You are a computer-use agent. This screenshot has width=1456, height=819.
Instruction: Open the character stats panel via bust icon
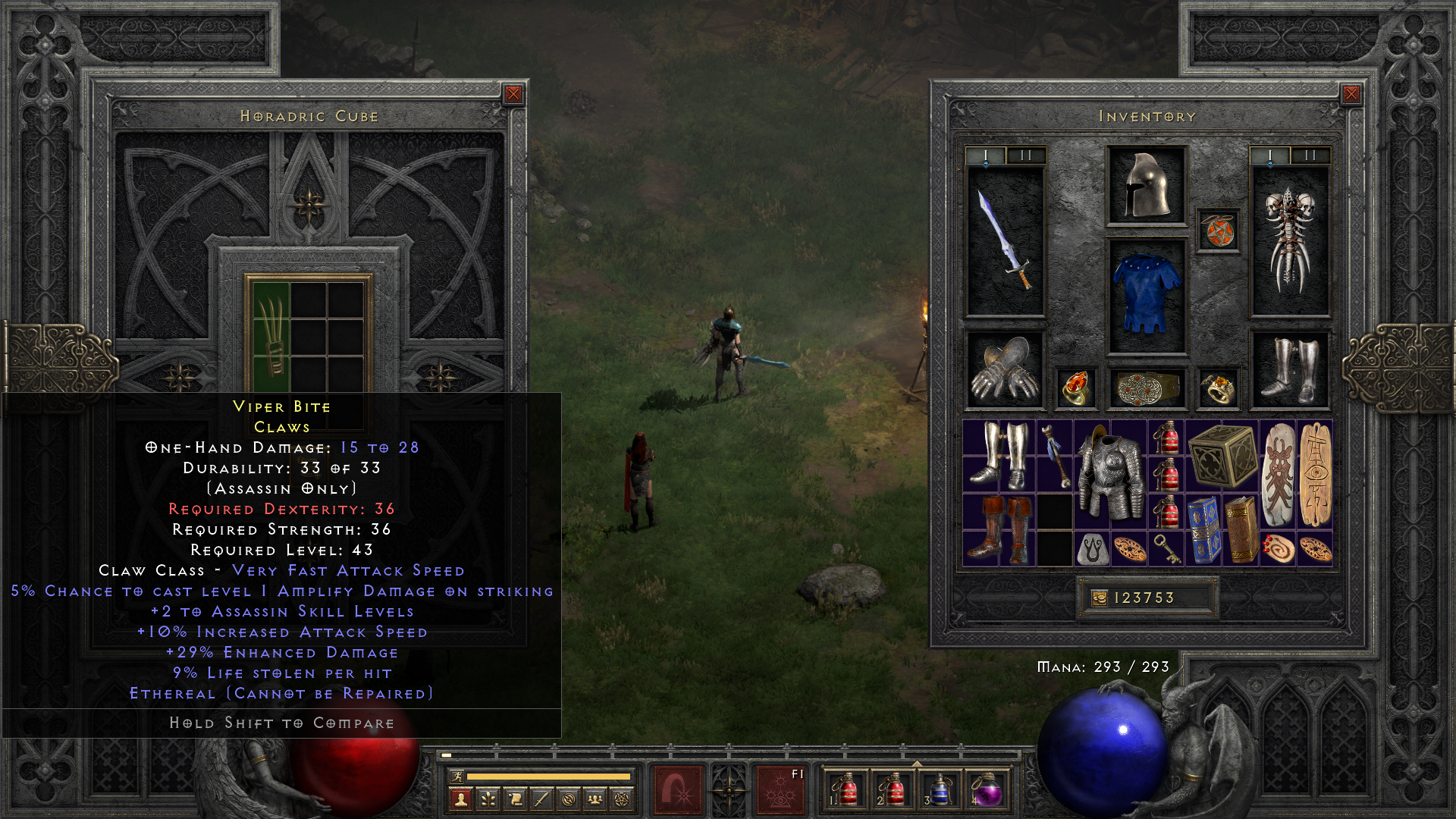pyautogui.click(x=460, y=798)
